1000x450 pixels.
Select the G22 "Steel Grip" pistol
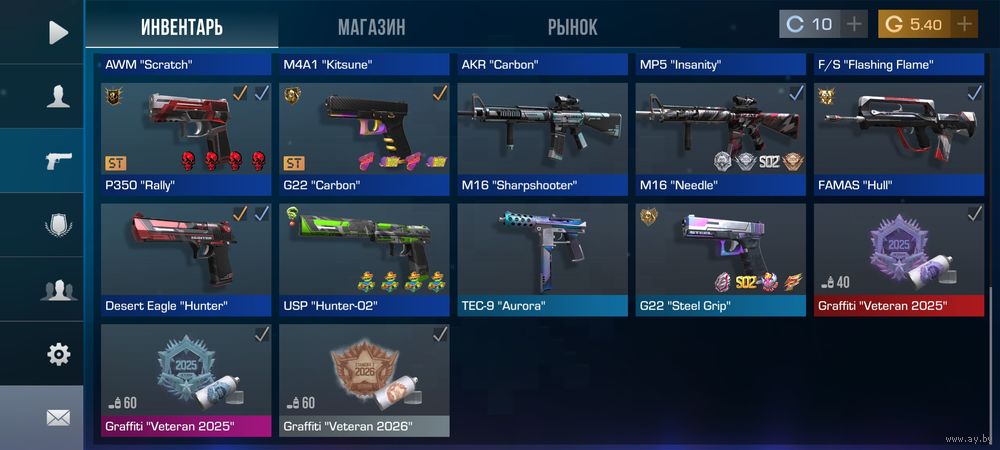(720, 259)
